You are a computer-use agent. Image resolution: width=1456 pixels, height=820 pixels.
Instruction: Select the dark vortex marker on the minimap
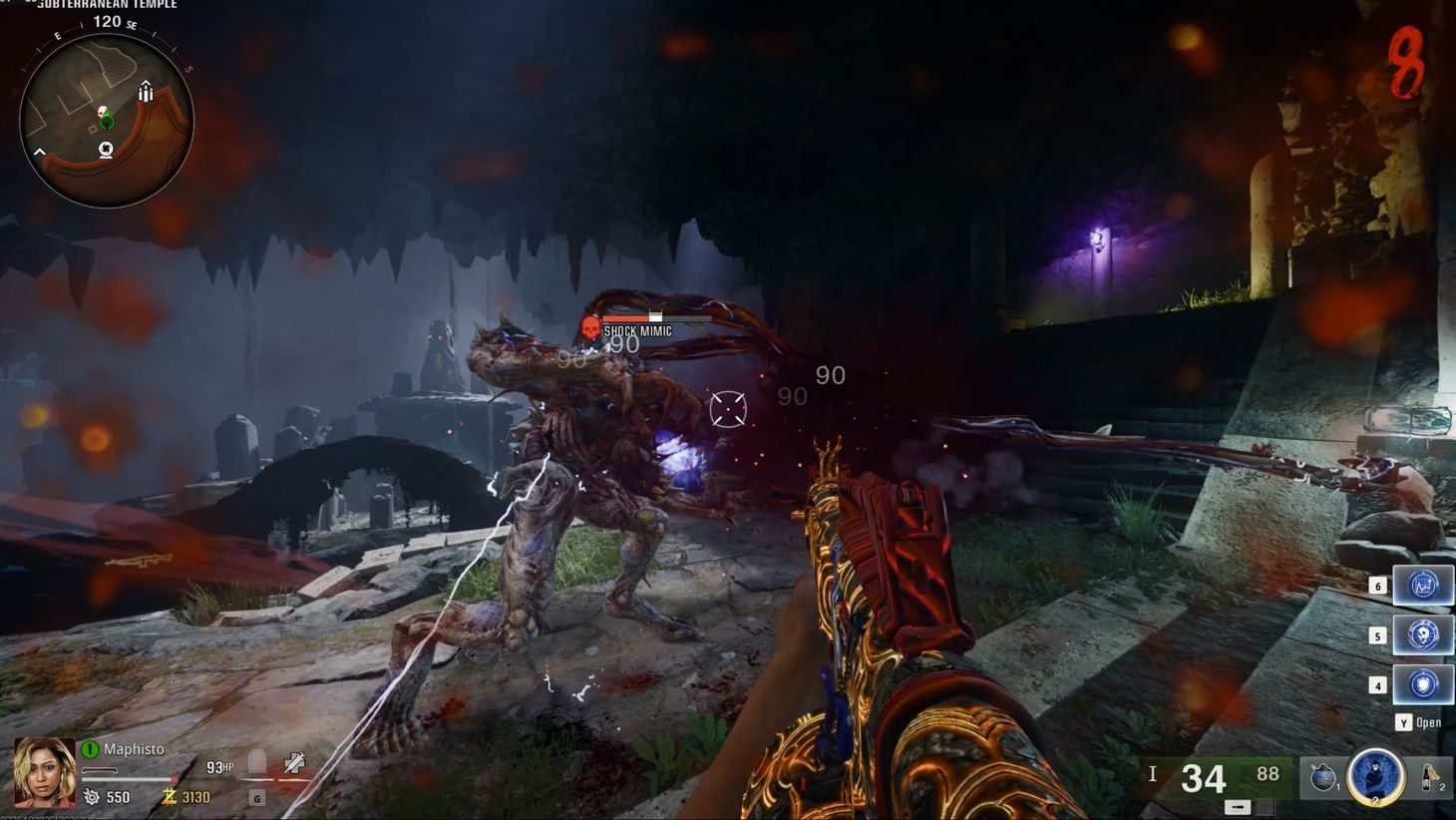[x=106, y=150]
